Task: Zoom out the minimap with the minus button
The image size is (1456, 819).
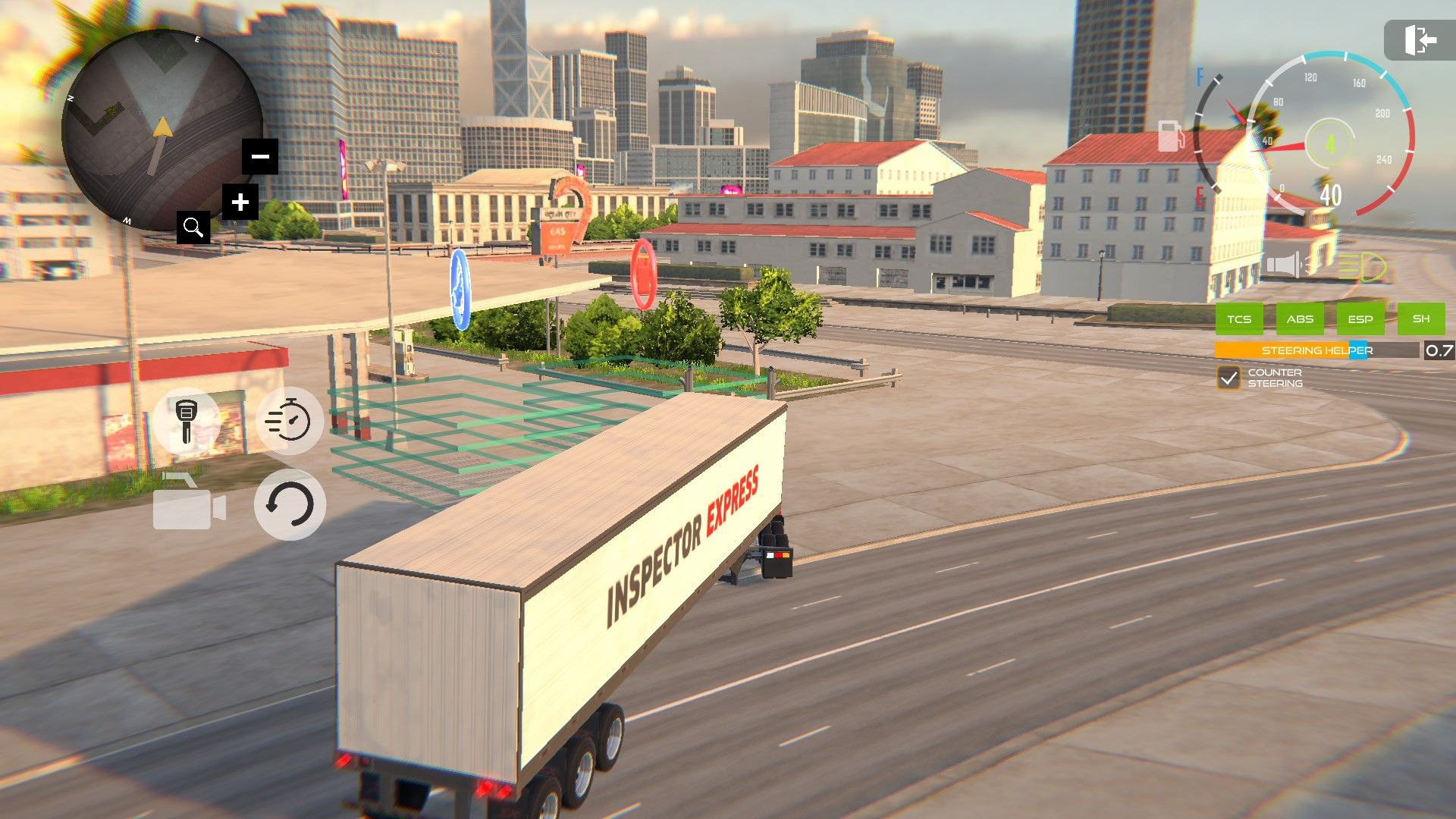Action: [260, 157]
